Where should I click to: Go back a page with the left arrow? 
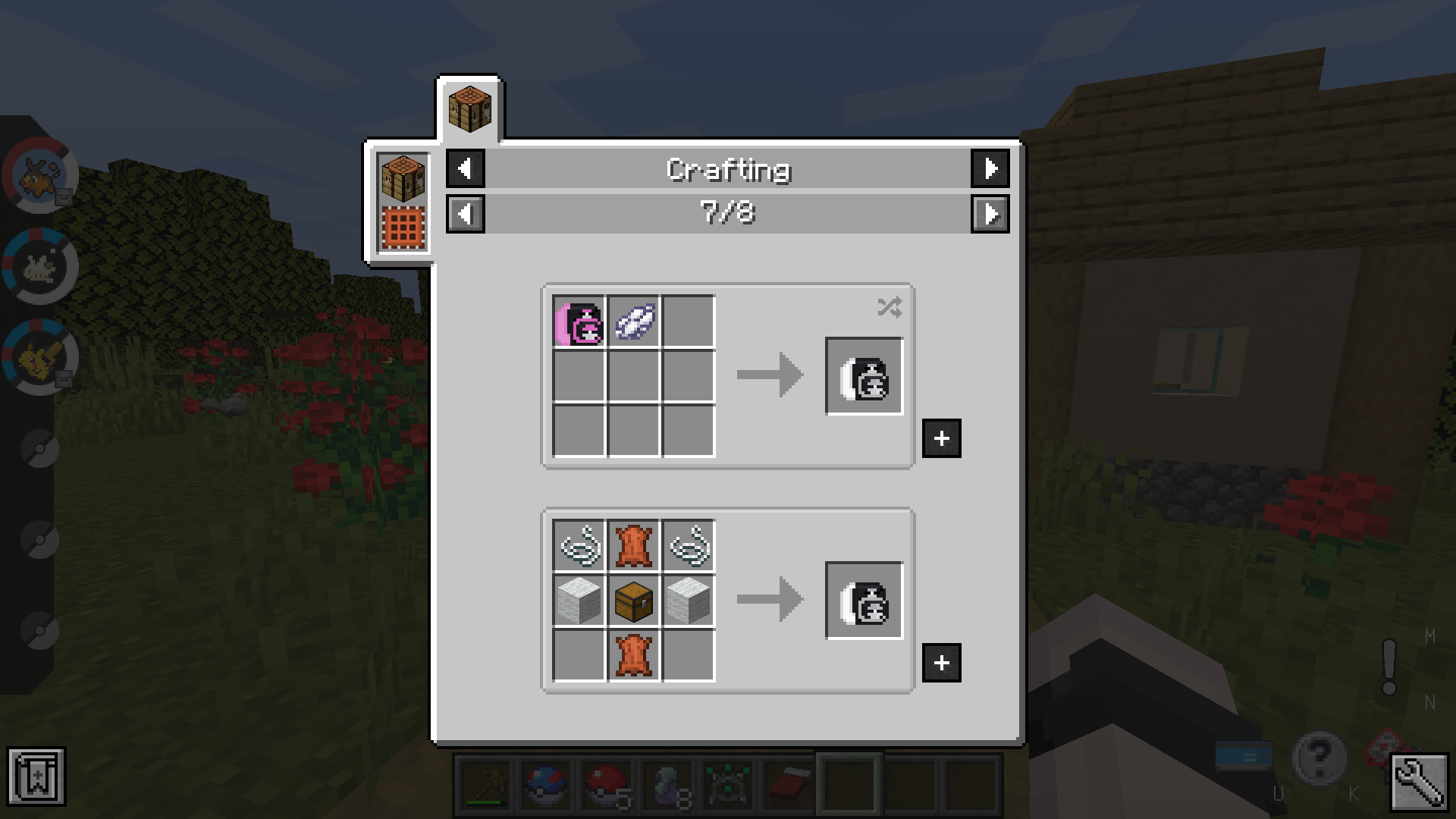point(465,215)
